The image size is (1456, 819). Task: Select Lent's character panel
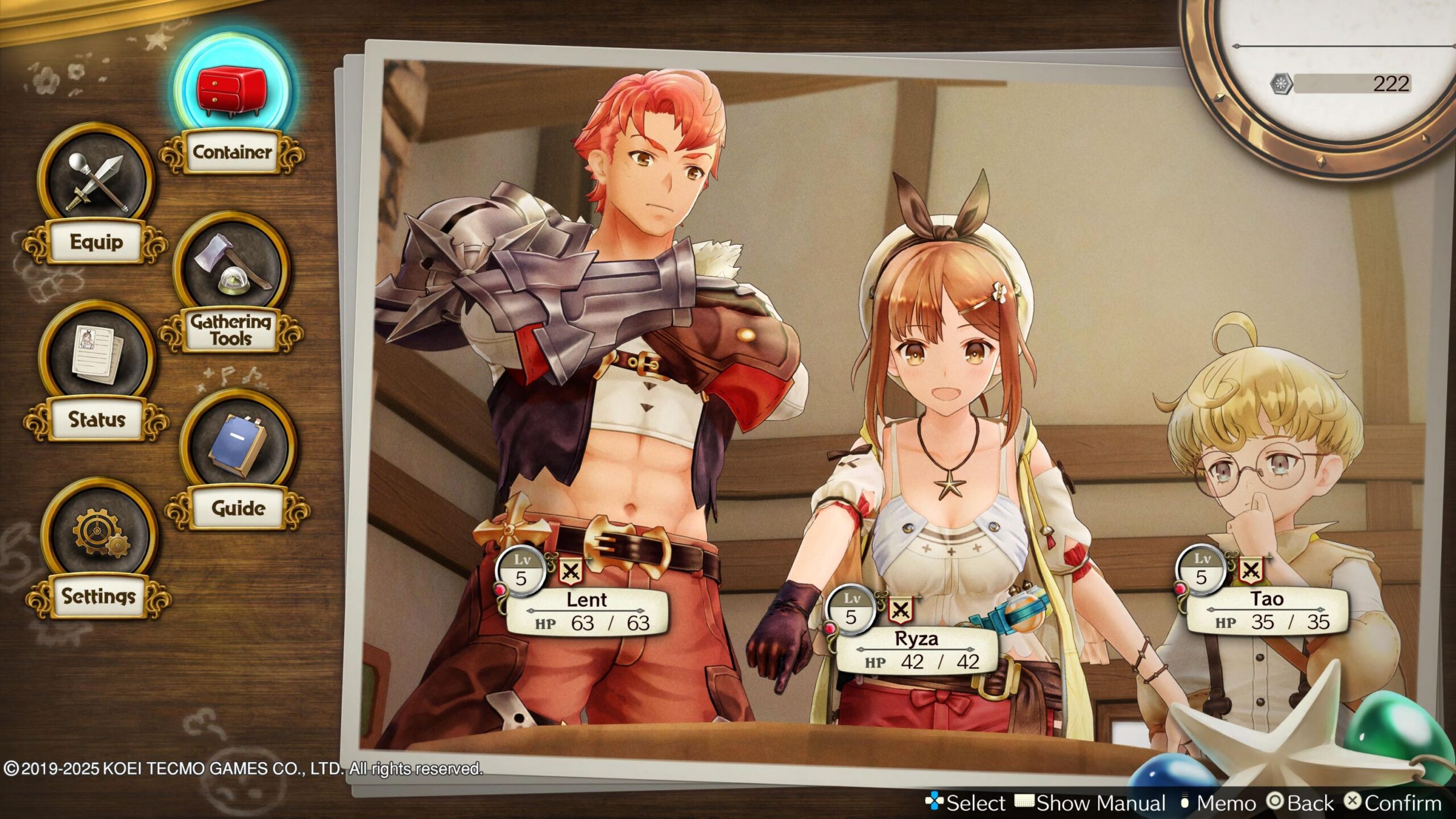pos(586,611)
